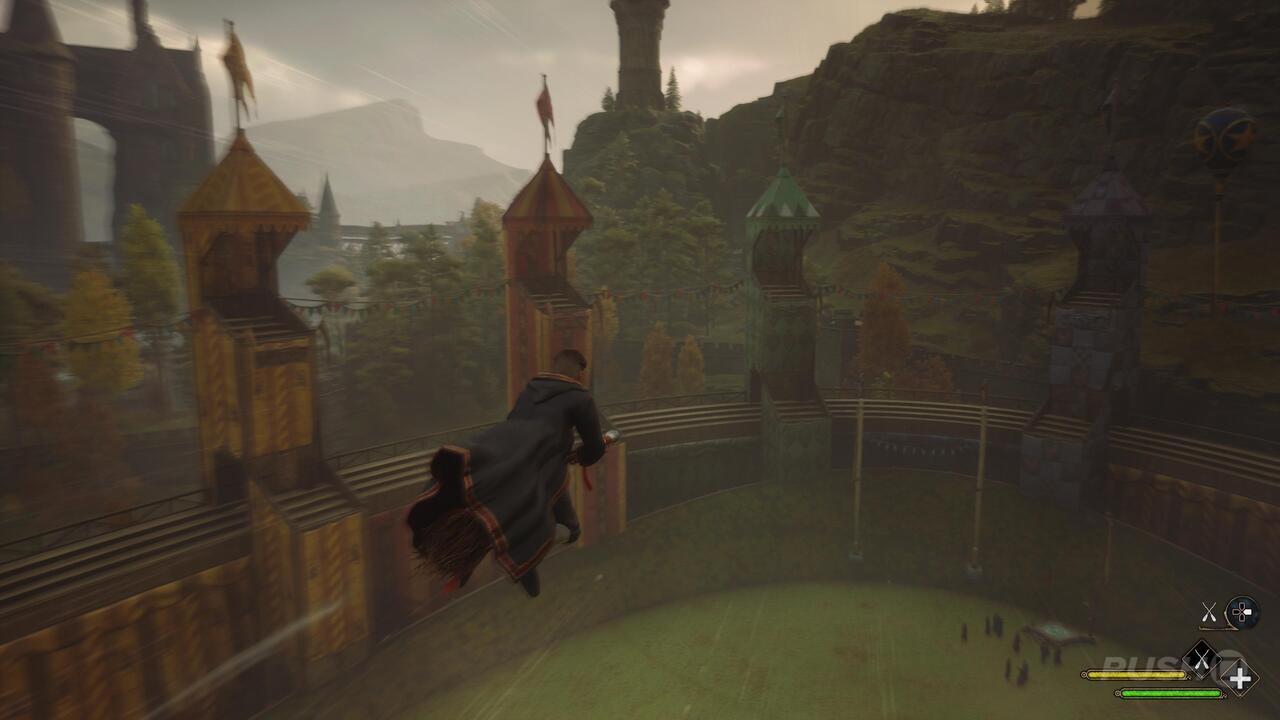Select the D-pad controller prompt icon
Viewport: 1280px width, 720px height.
1241,611
